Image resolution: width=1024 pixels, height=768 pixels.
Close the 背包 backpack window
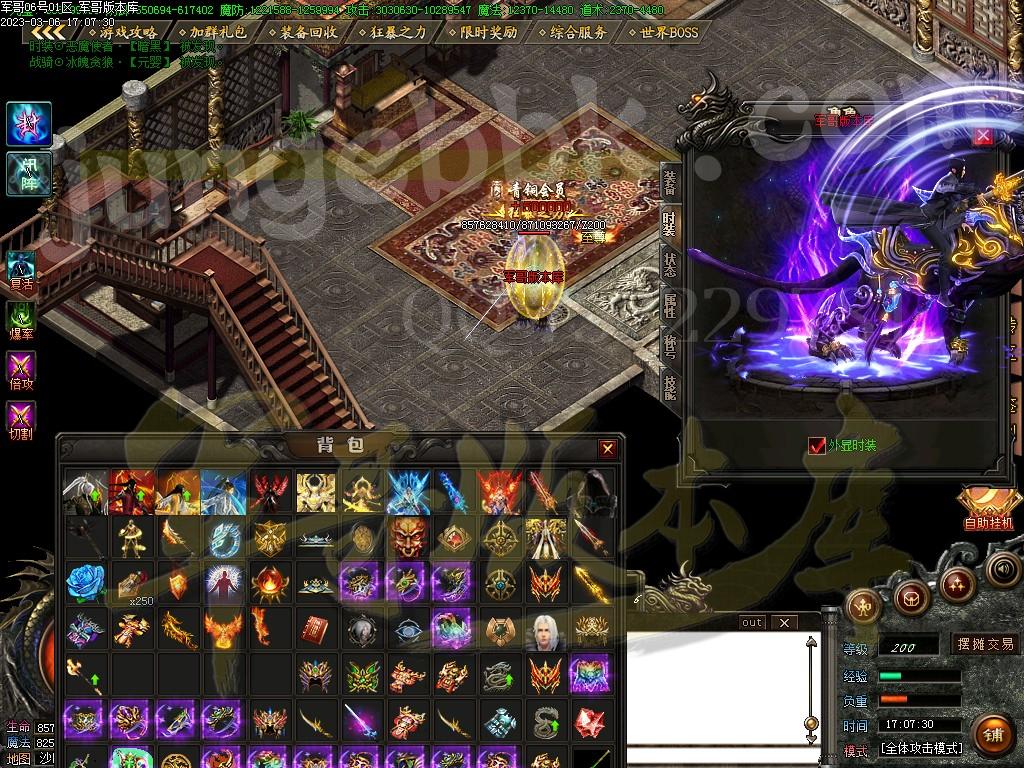[607, 449]
